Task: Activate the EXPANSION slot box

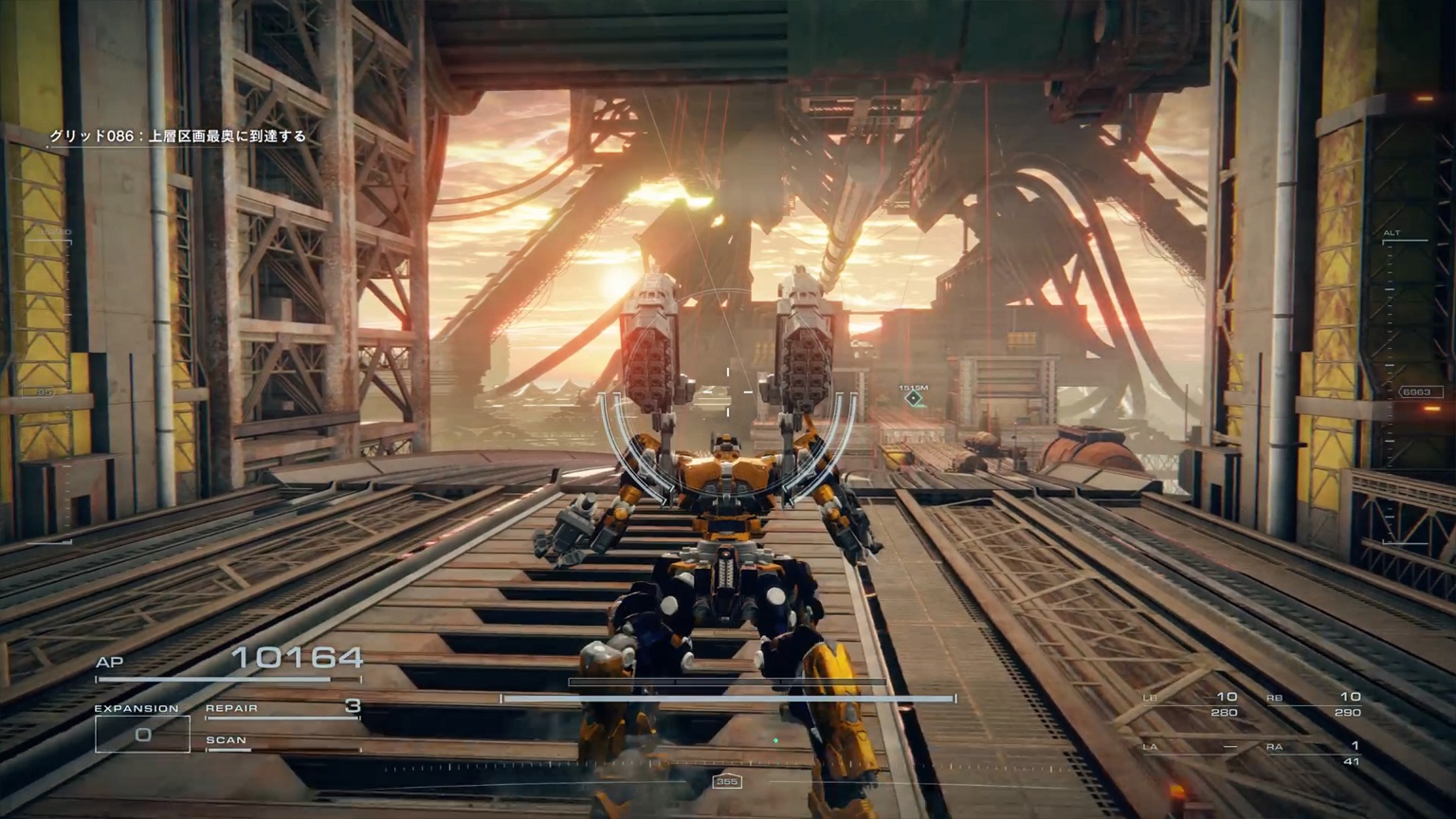Action: pyautogui.click(x=142, y=735)
